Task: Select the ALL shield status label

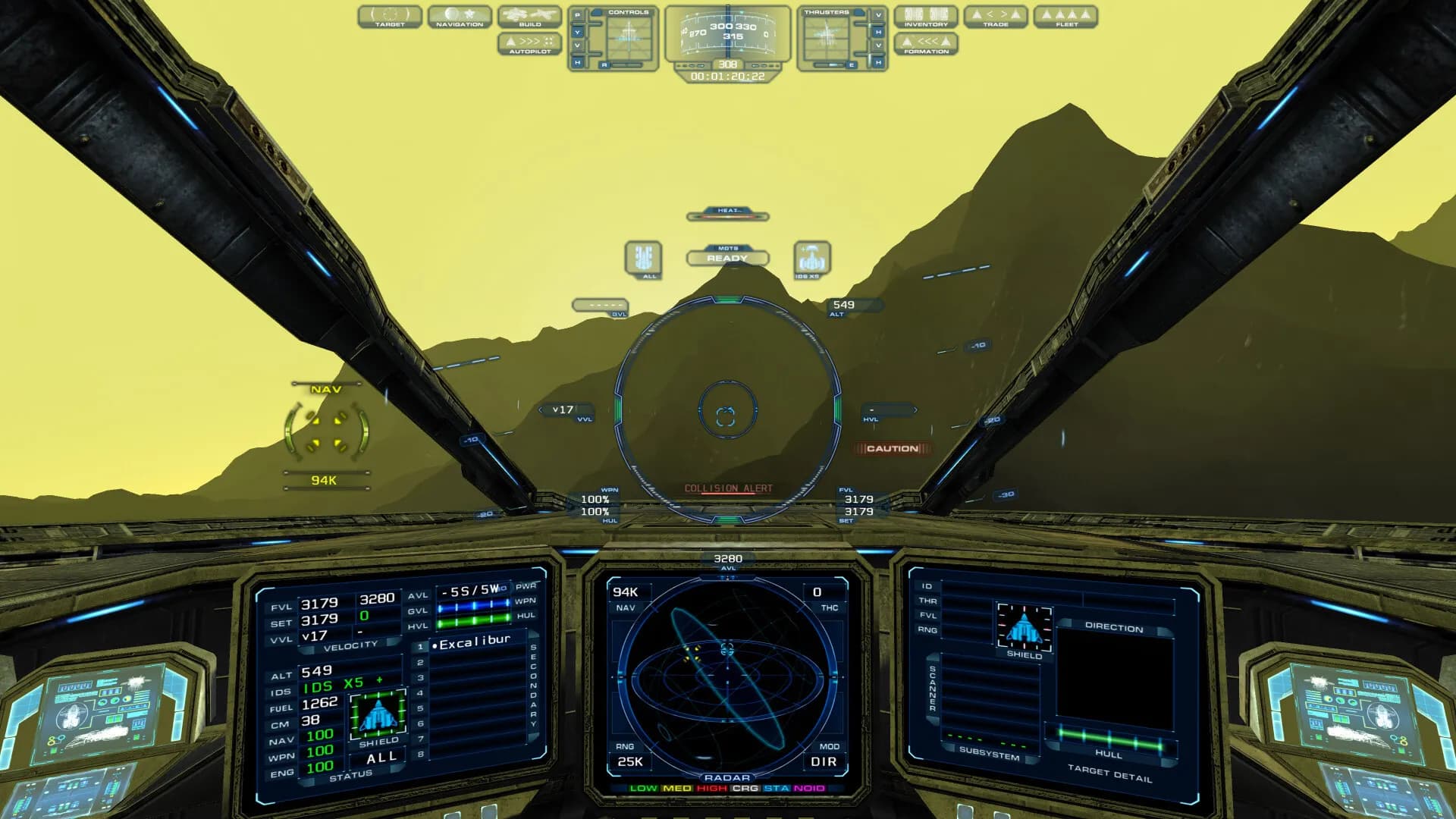Action: pos(381,758)
